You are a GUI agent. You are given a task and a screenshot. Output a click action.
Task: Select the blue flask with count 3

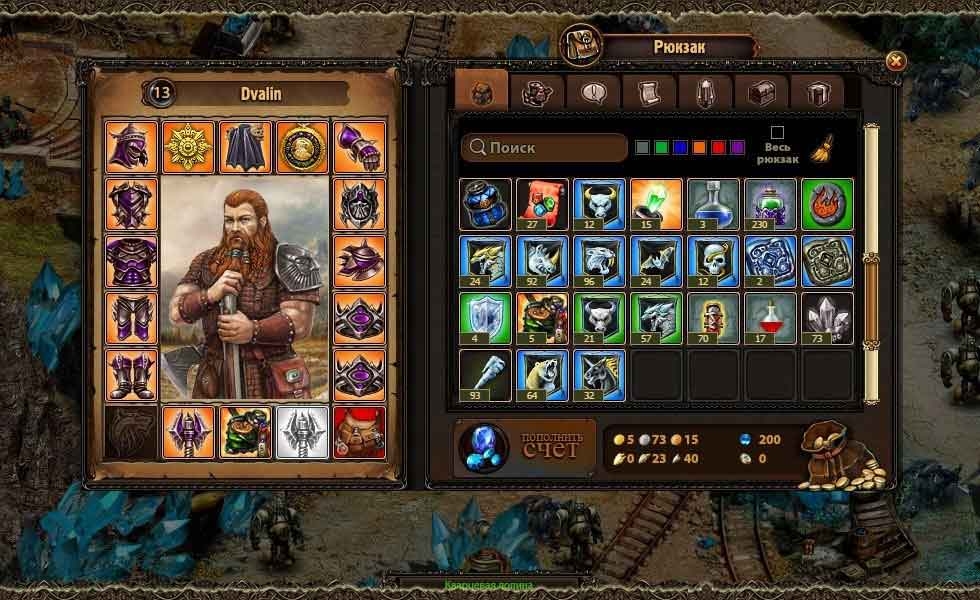713,204
